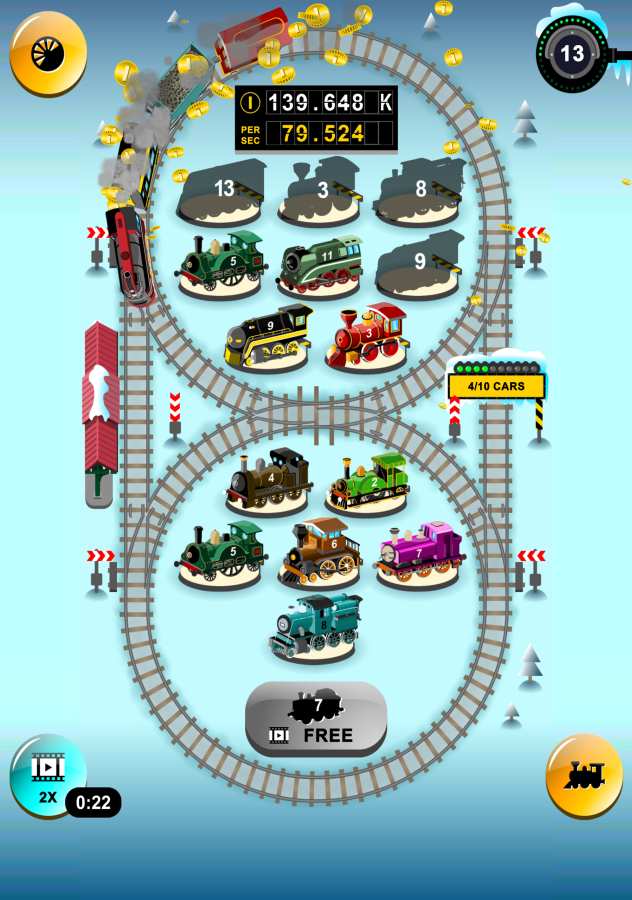Choose the purple level 7 locomotive
The image size is (632, 900).
[x=420, y=552]
